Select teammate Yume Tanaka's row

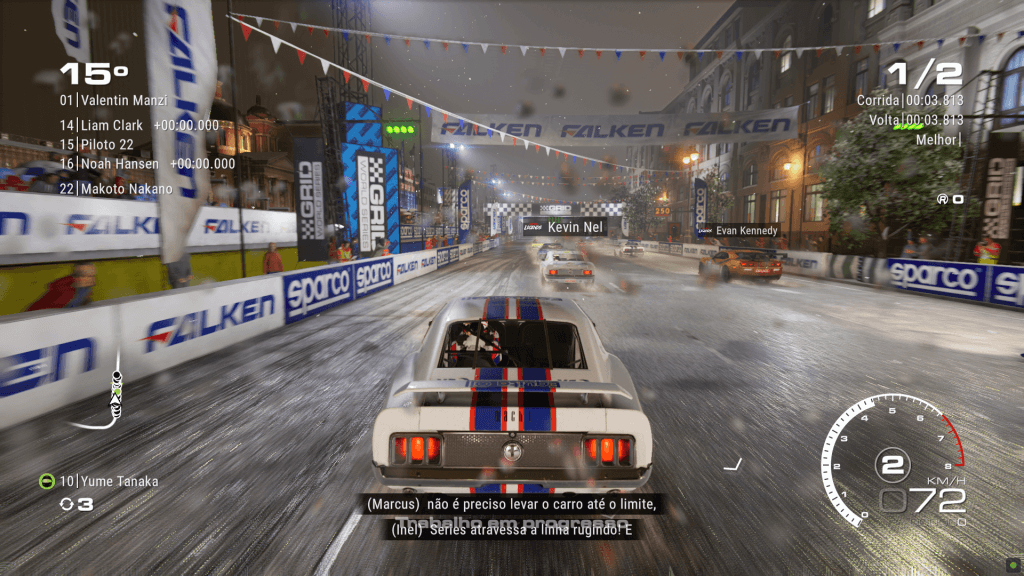pos(98,481)
